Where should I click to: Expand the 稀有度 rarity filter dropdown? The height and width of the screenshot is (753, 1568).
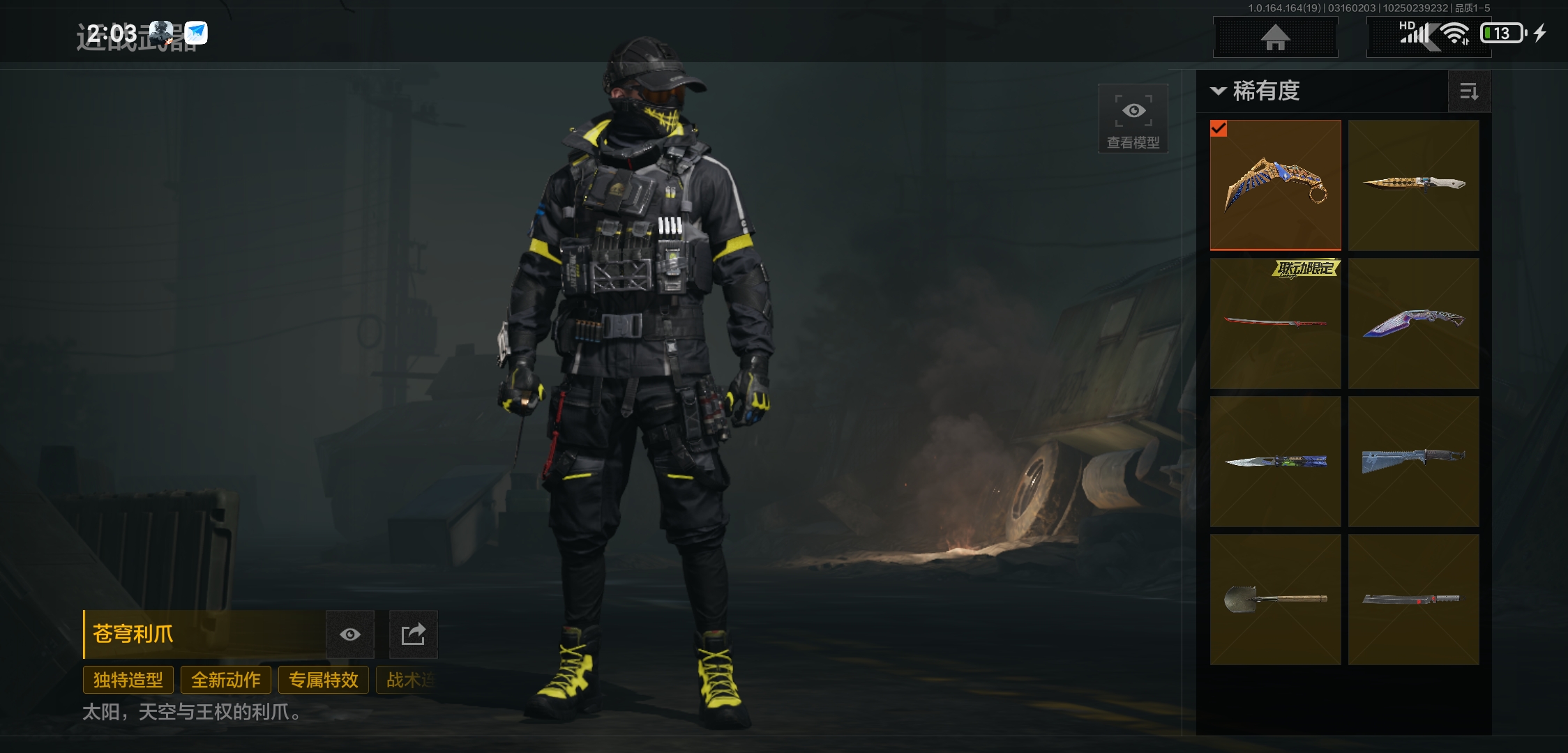(1256, 91)
